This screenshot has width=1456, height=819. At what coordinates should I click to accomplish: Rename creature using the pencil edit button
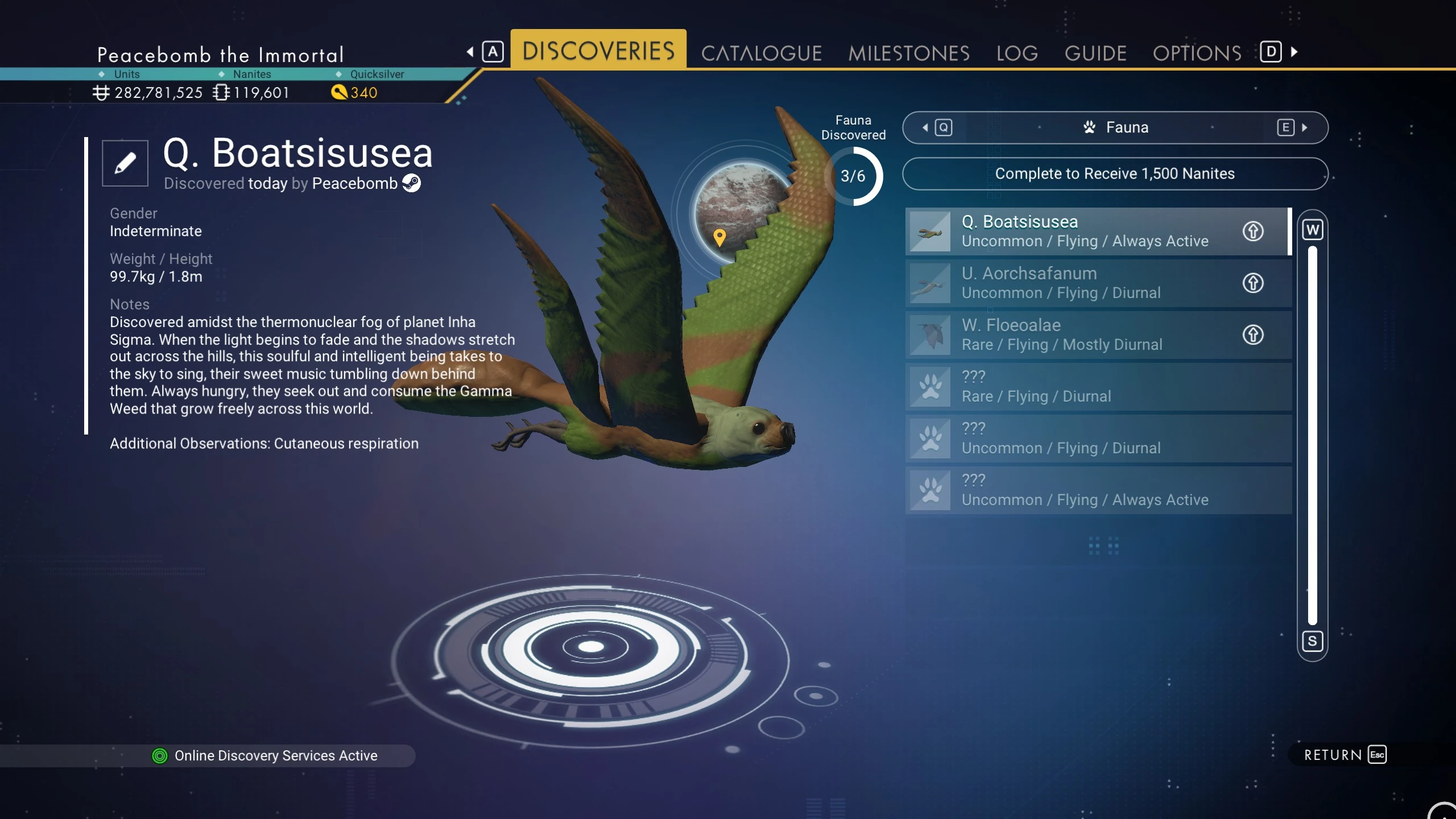coord(125,163)
